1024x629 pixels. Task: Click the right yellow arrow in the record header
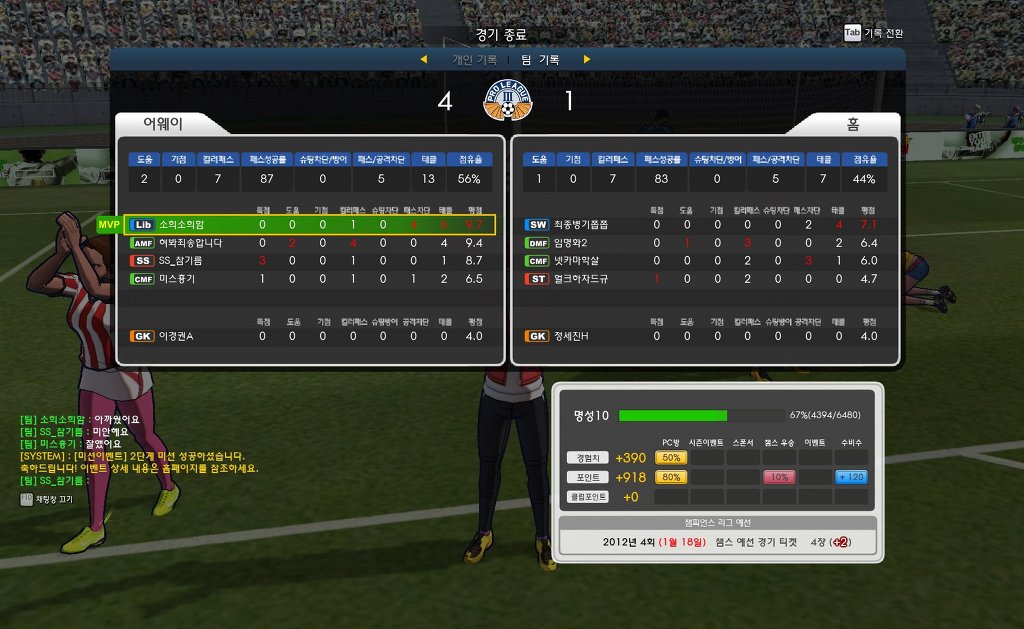tap(587, 60)
